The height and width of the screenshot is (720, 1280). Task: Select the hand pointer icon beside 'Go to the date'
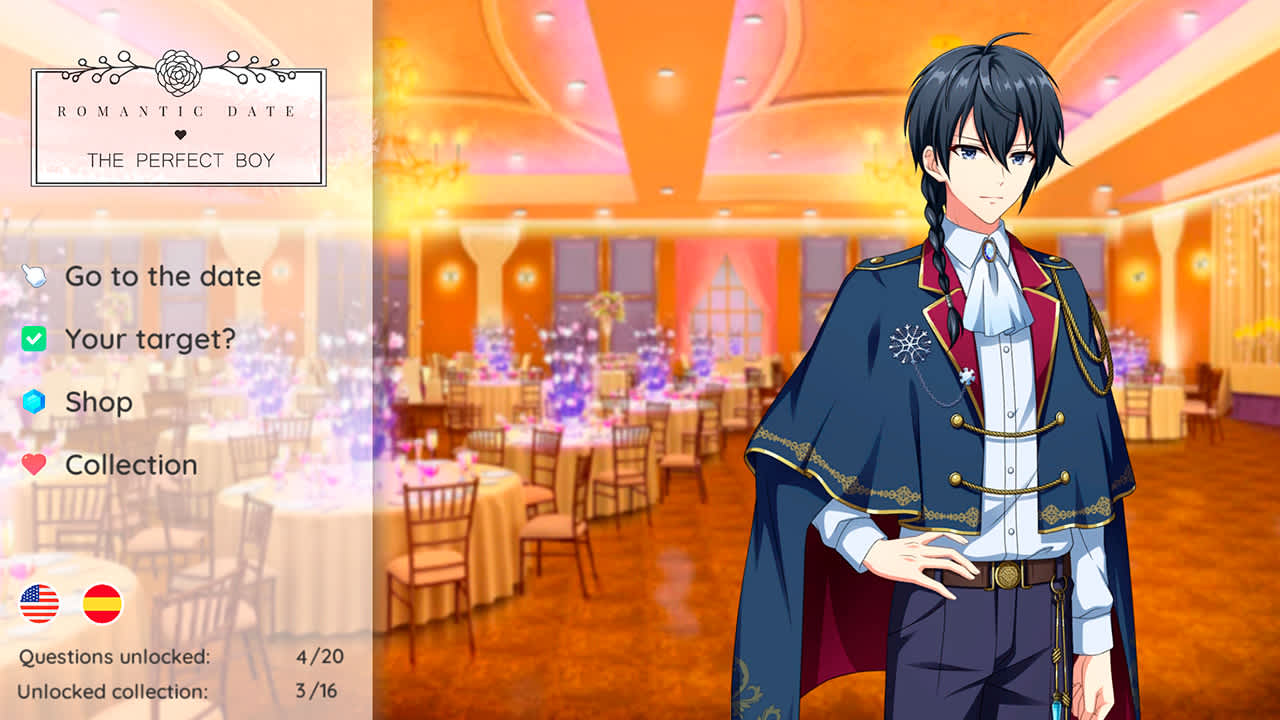point(35,276)
